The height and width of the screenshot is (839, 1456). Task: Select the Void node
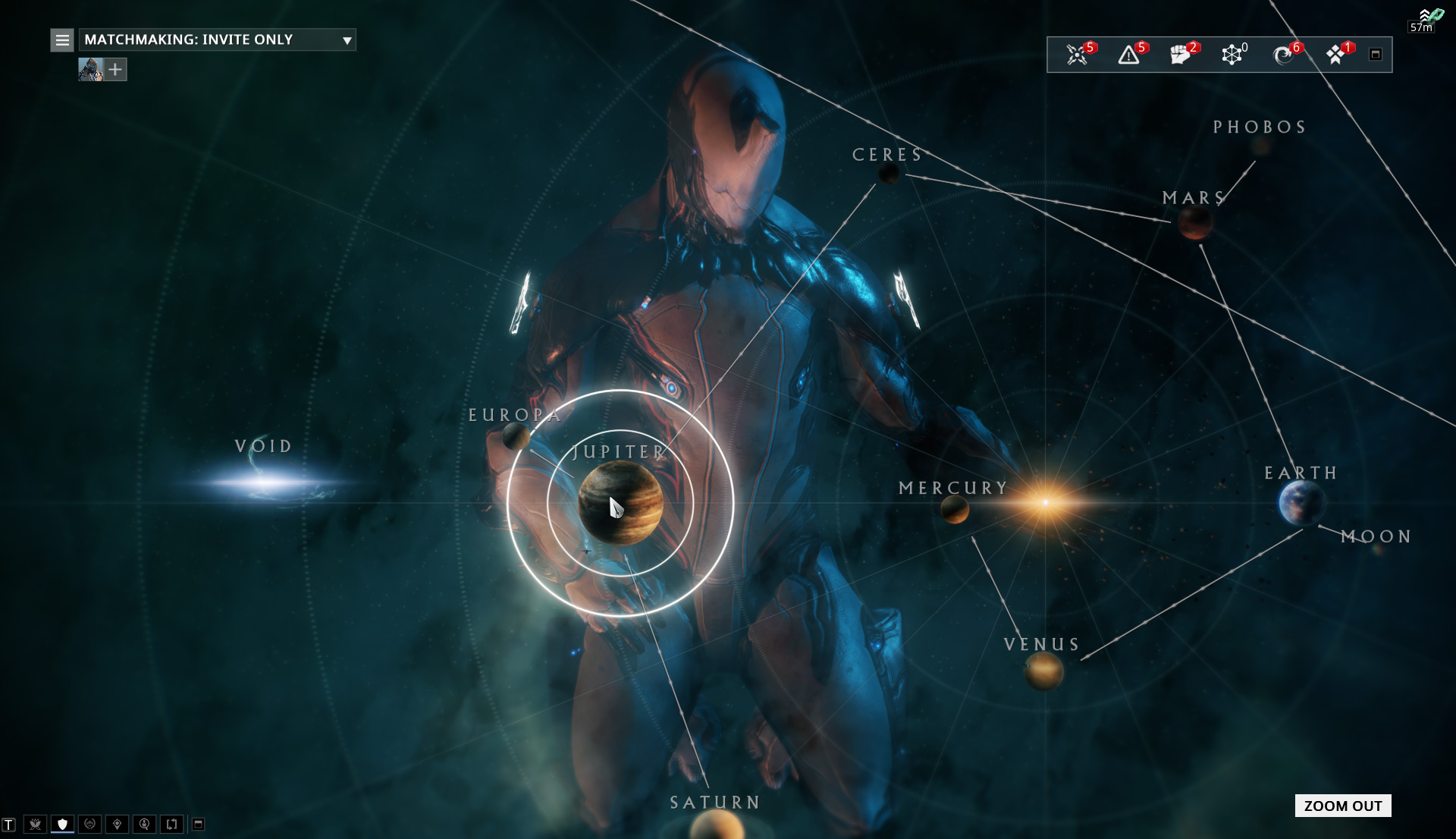pyautogui.click(x=265, y=481)
